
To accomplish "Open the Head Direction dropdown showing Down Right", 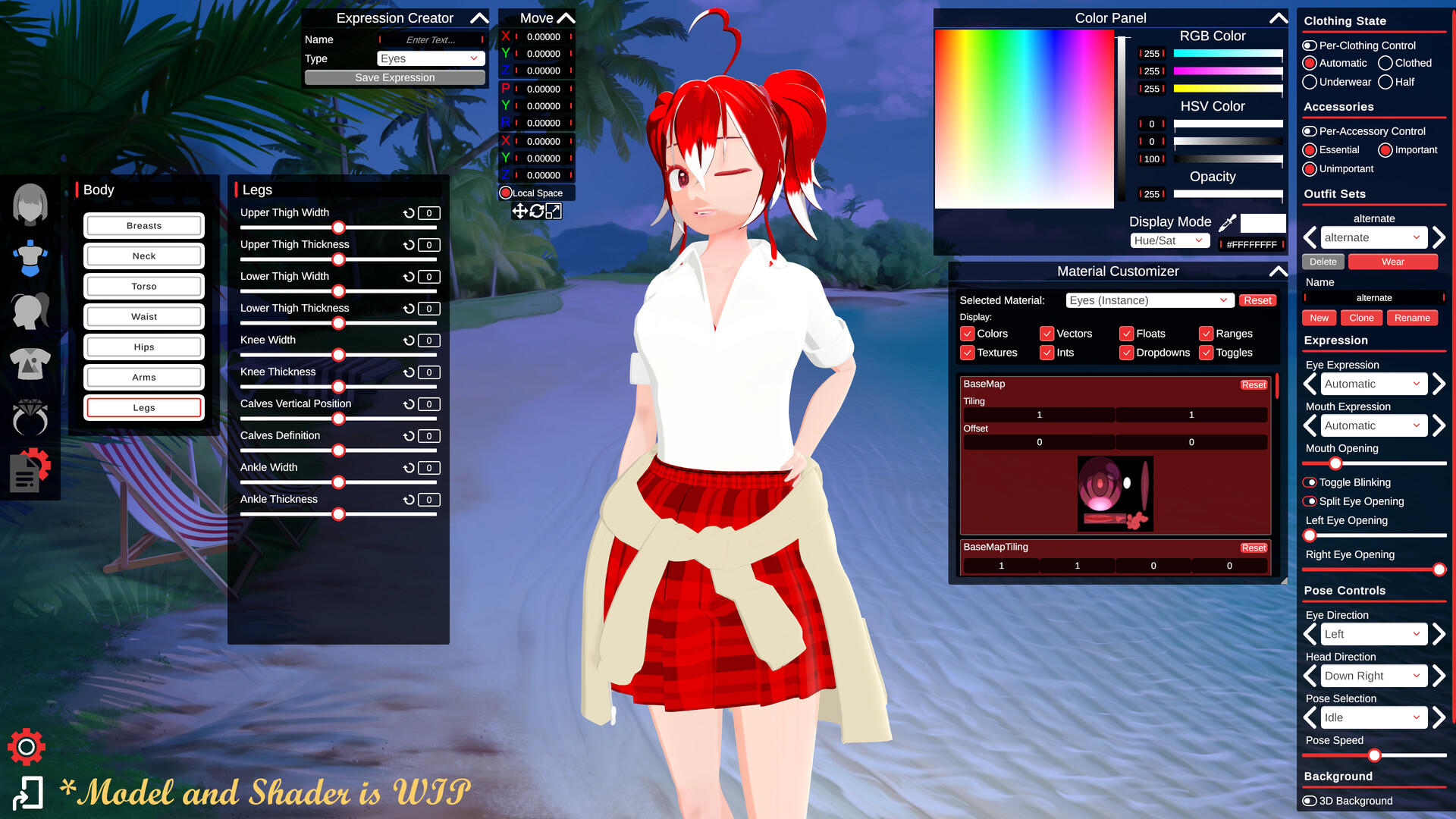I will point(1373,676).
